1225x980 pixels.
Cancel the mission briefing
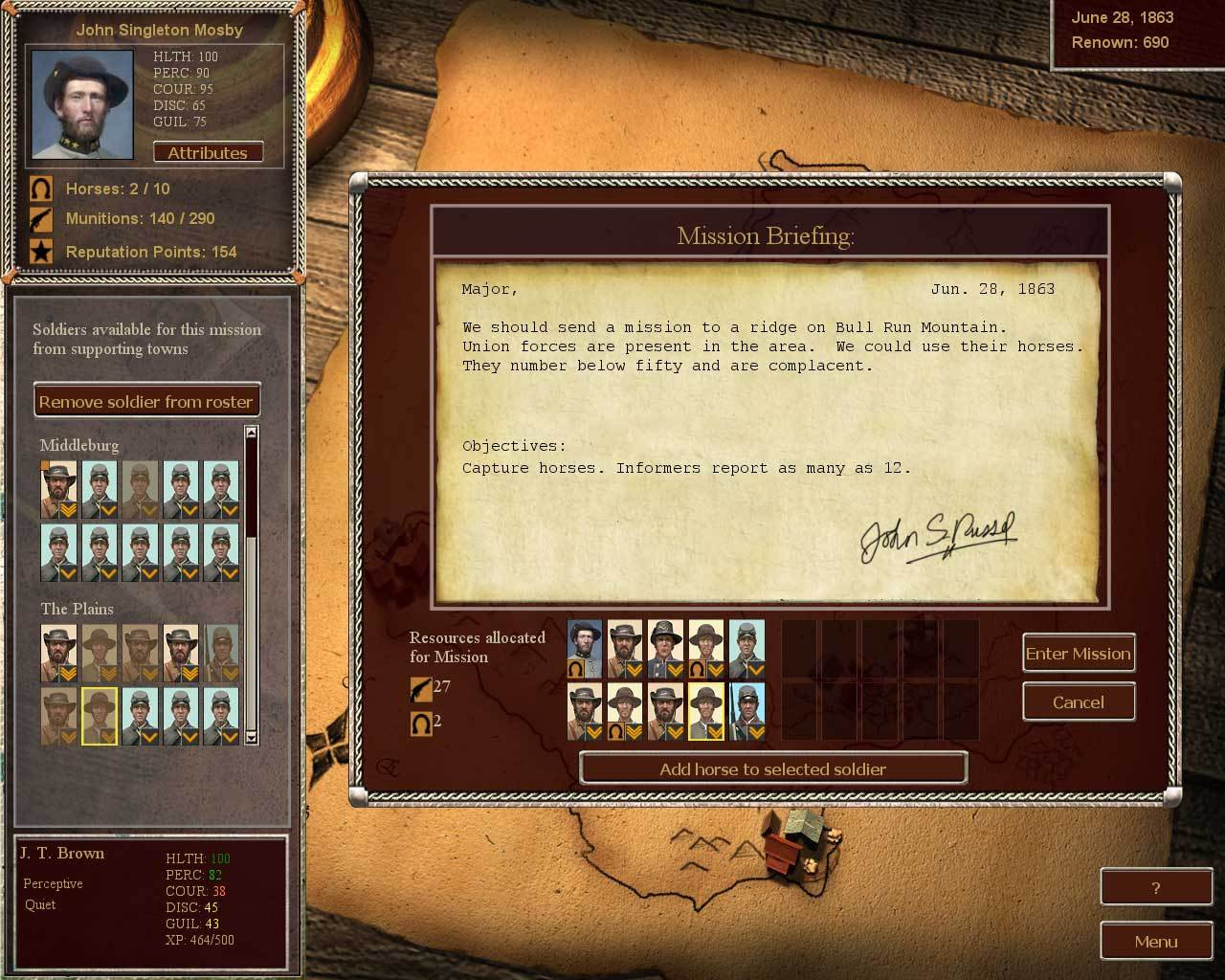(1079, 702)
